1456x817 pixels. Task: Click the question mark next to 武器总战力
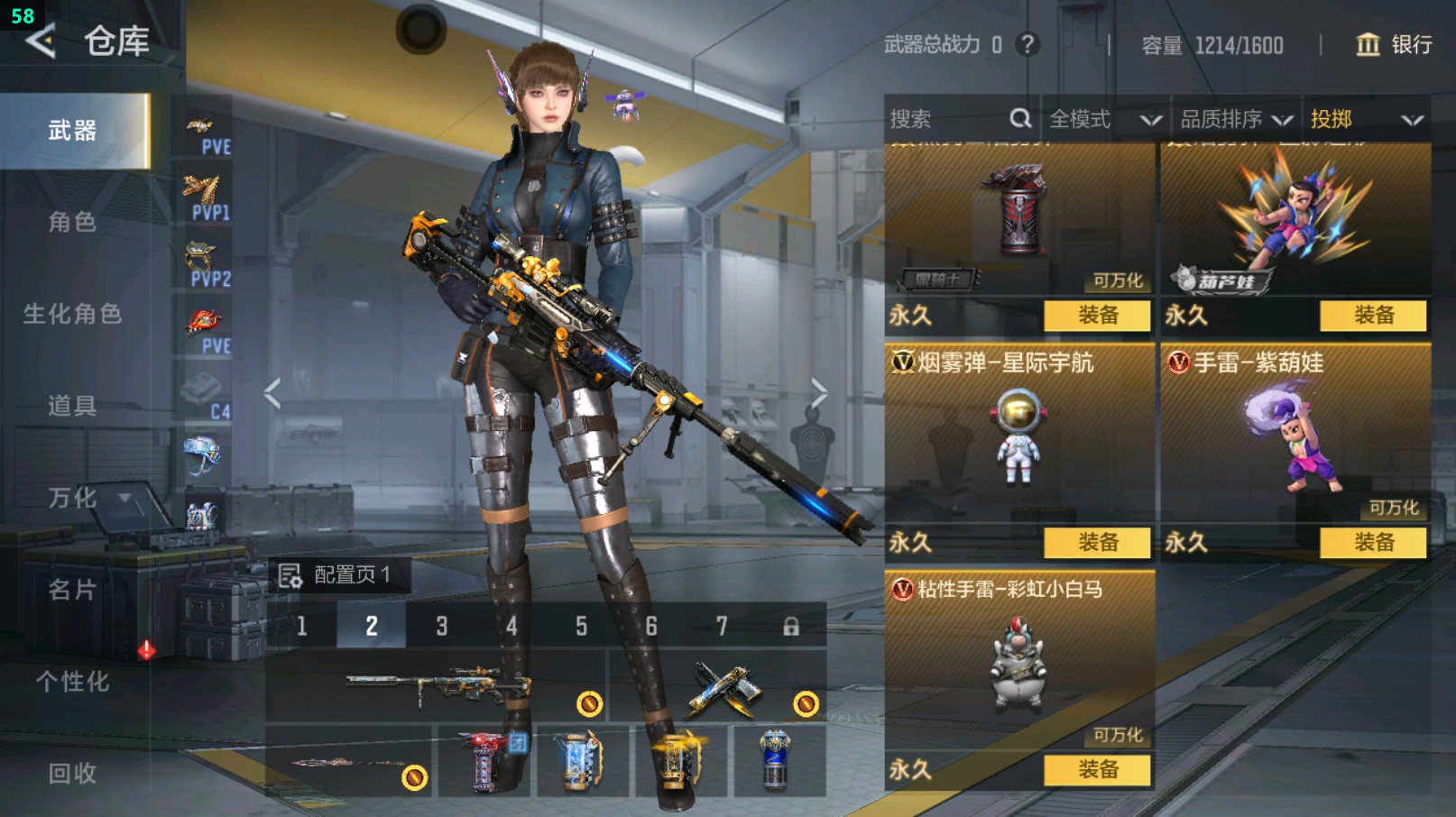click(1027, 44)
